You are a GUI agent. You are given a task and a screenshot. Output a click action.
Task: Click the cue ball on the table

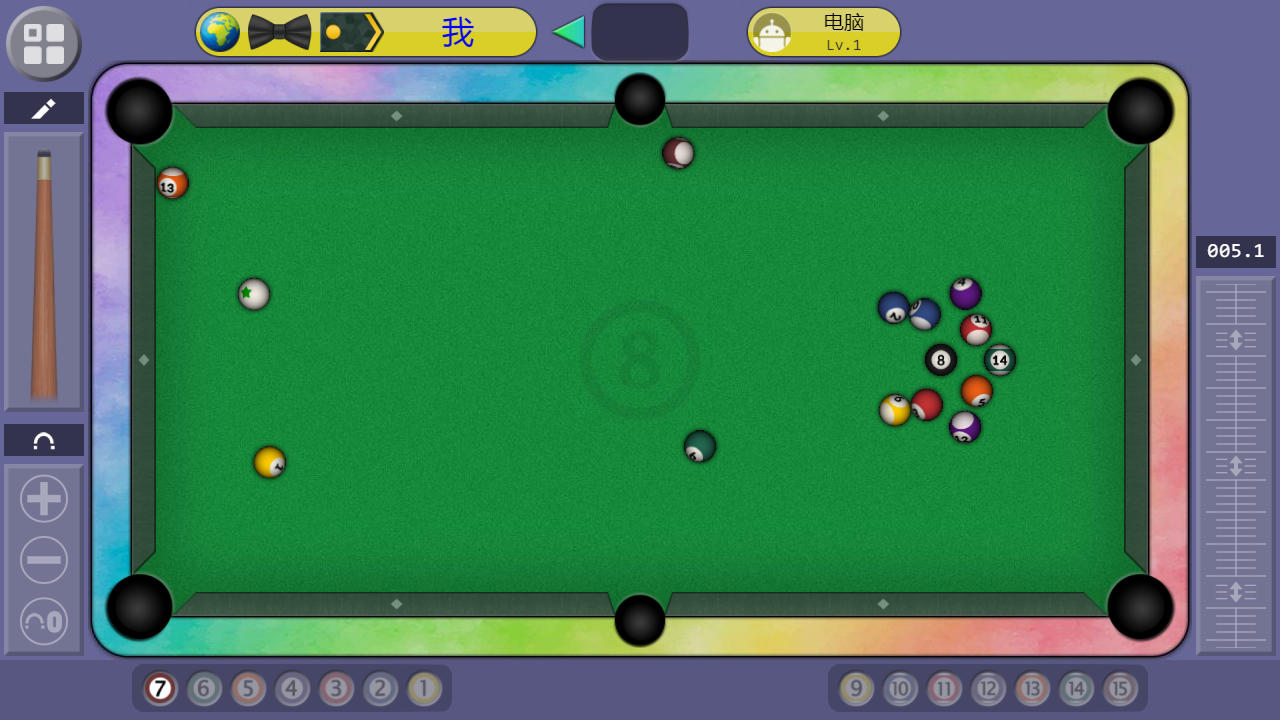(253, 292)
